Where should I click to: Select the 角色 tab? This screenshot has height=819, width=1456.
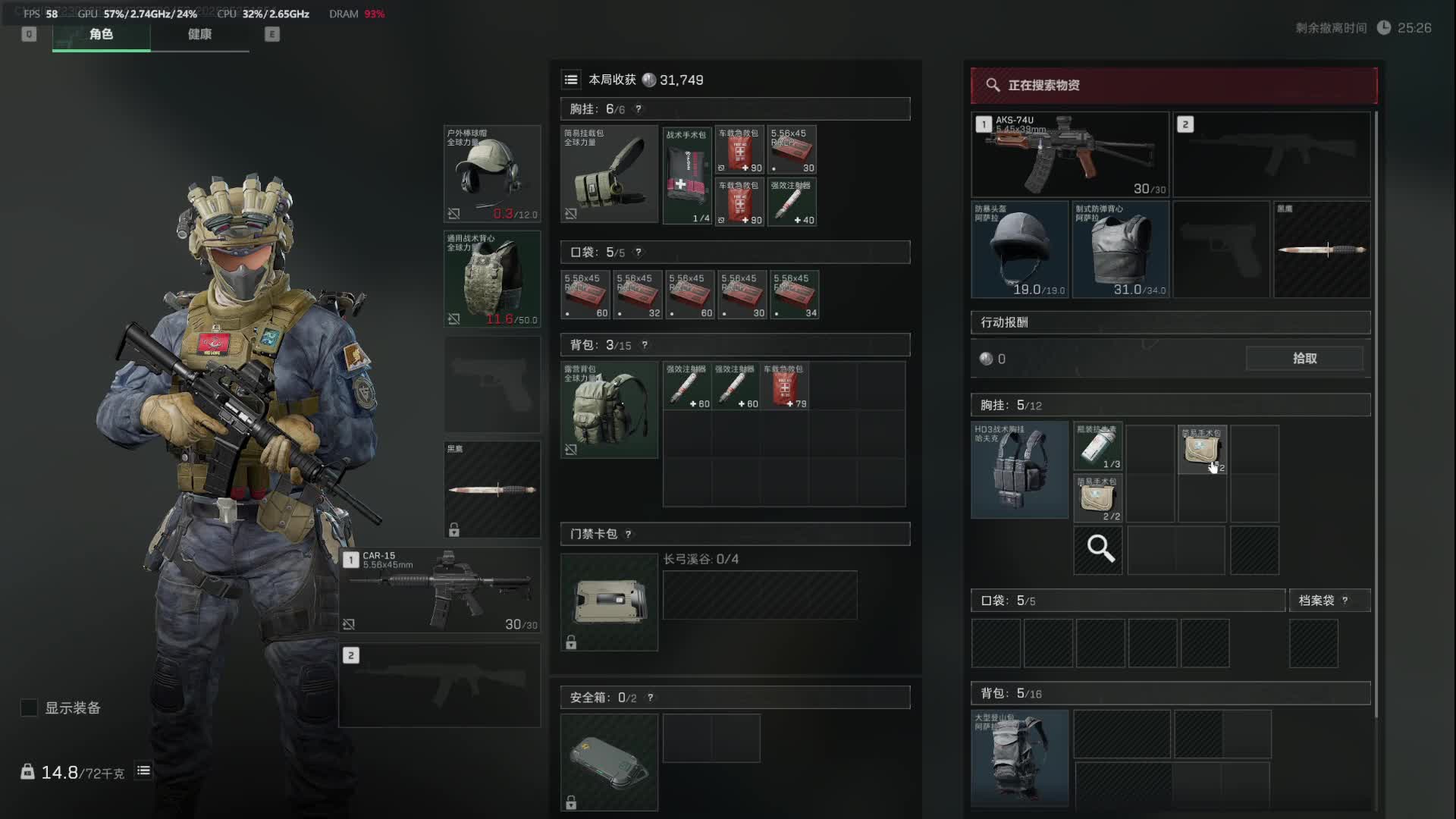pos(101,34)
